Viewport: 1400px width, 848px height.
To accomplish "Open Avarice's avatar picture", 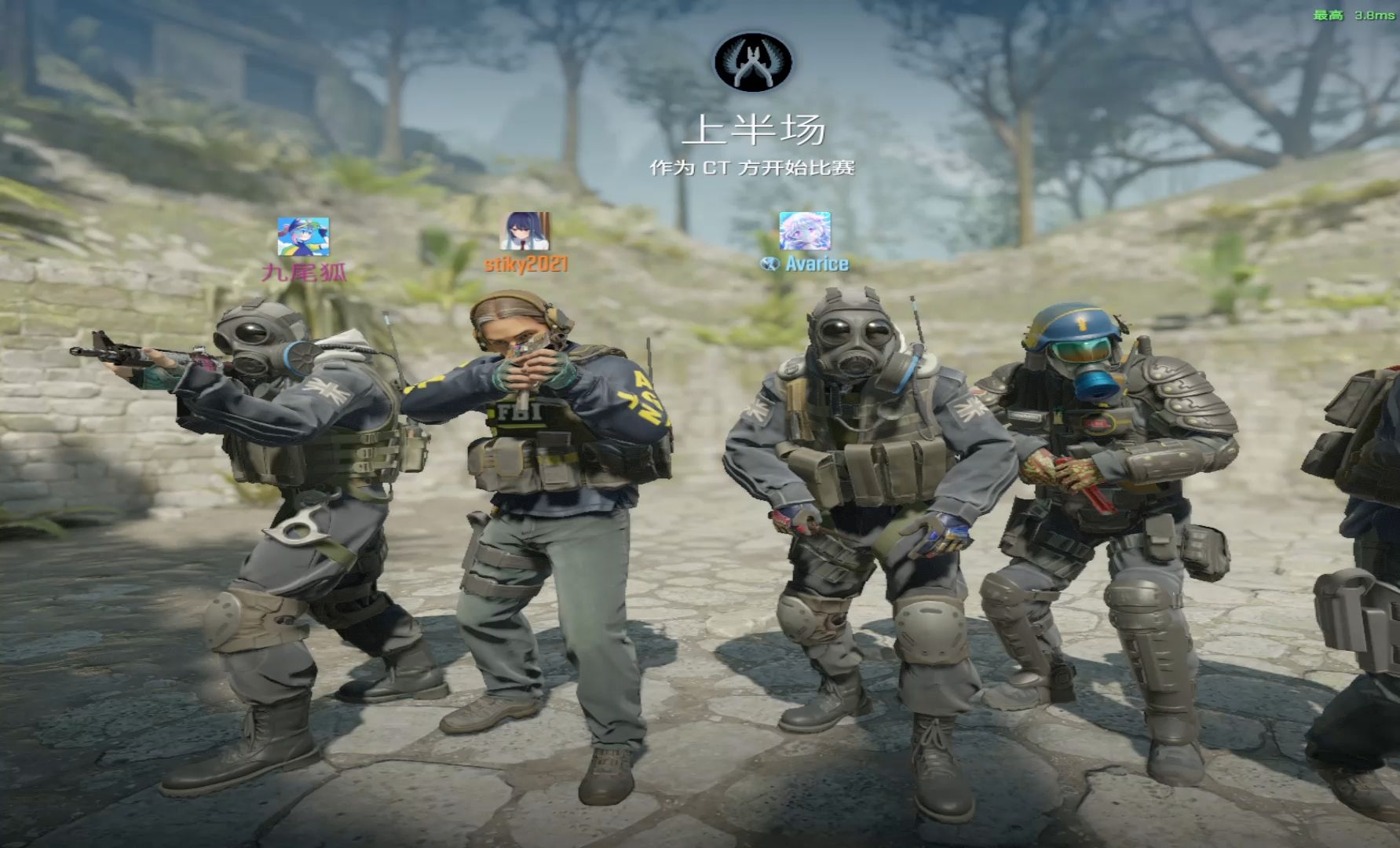I will tap(805, 231).
